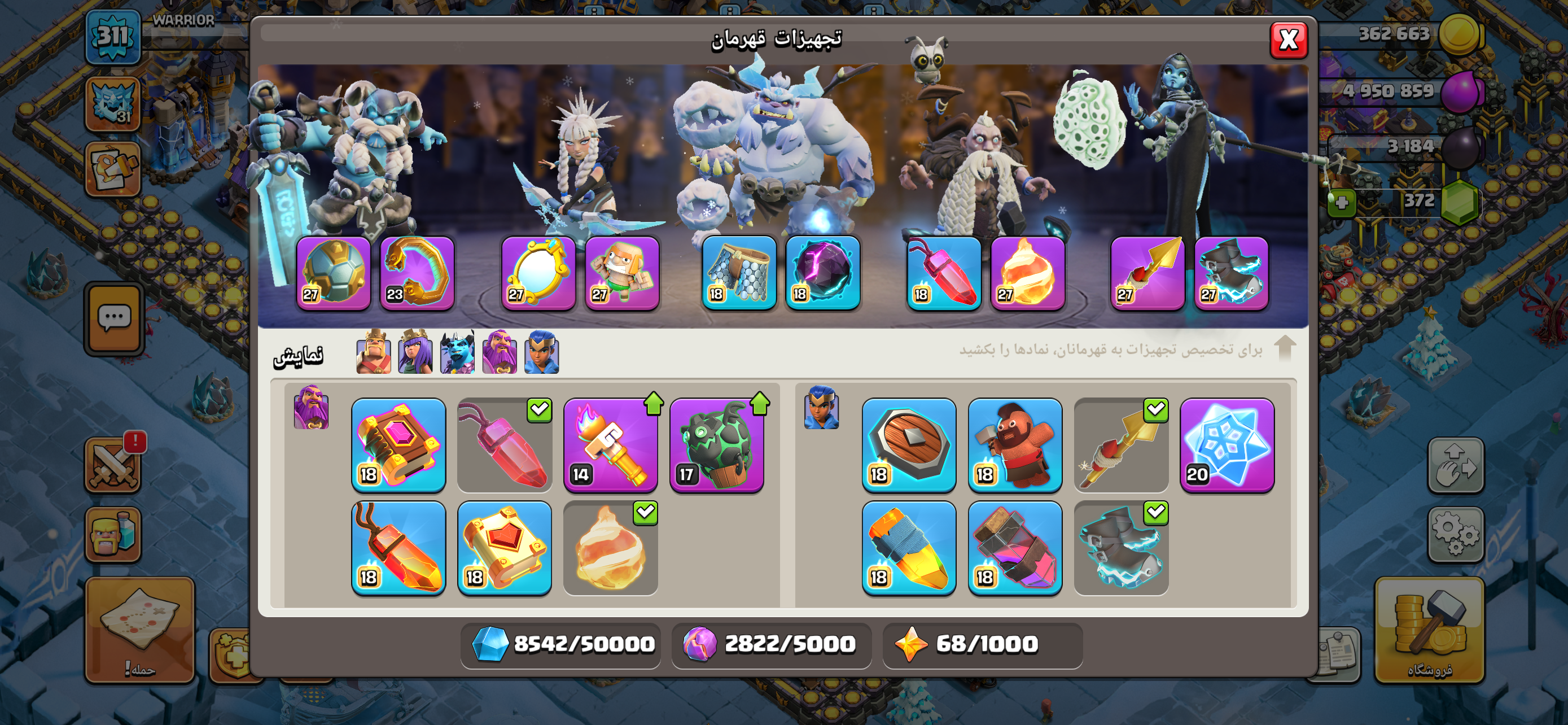Open the shop with gold coins
The image size is (1568, 725).
point(1429,630)
